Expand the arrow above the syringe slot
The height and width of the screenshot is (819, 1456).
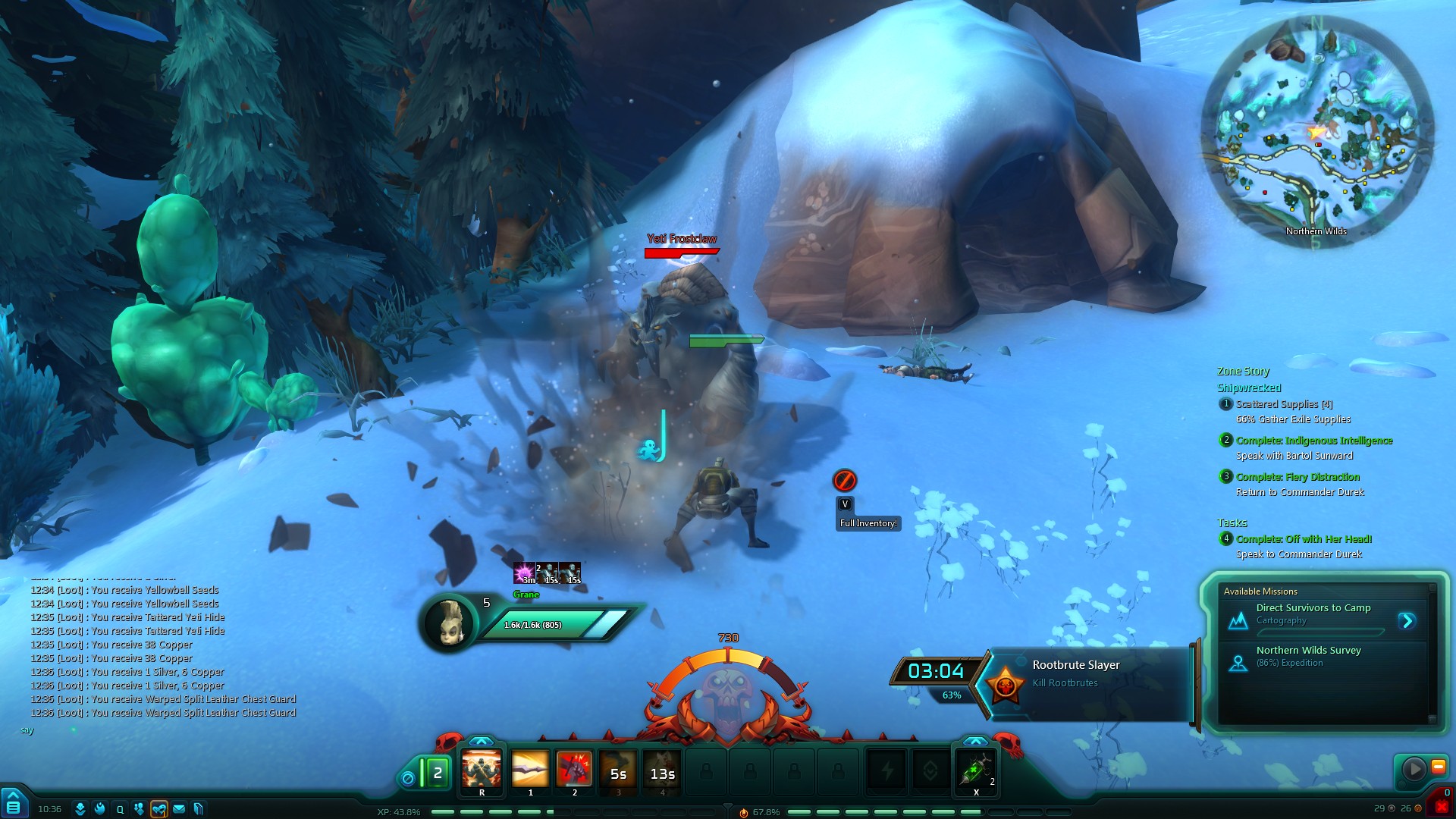point(975,741)
